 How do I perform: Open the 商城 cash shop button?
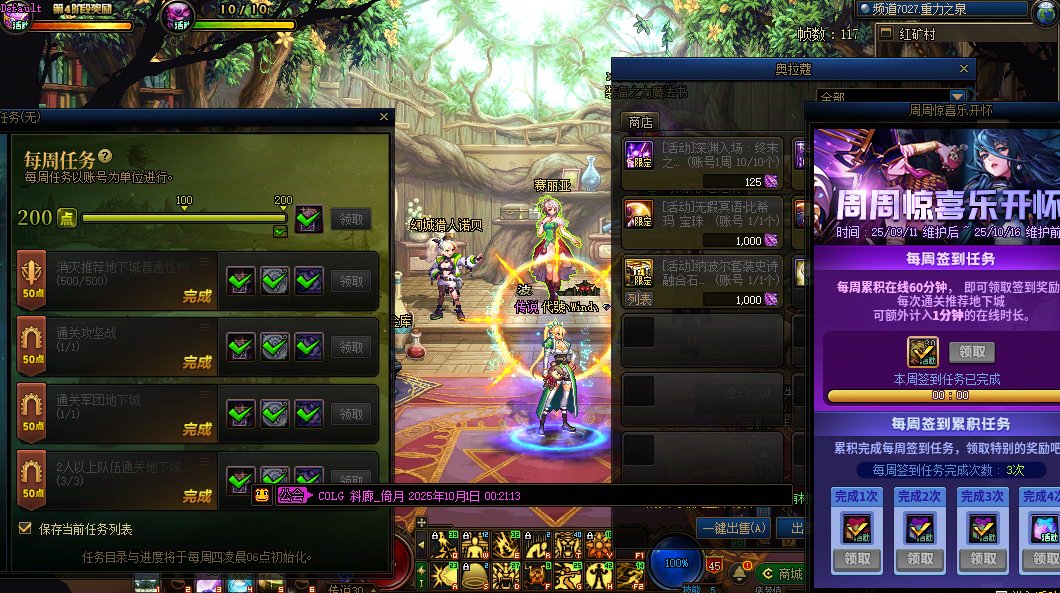[x=781, y=573]
